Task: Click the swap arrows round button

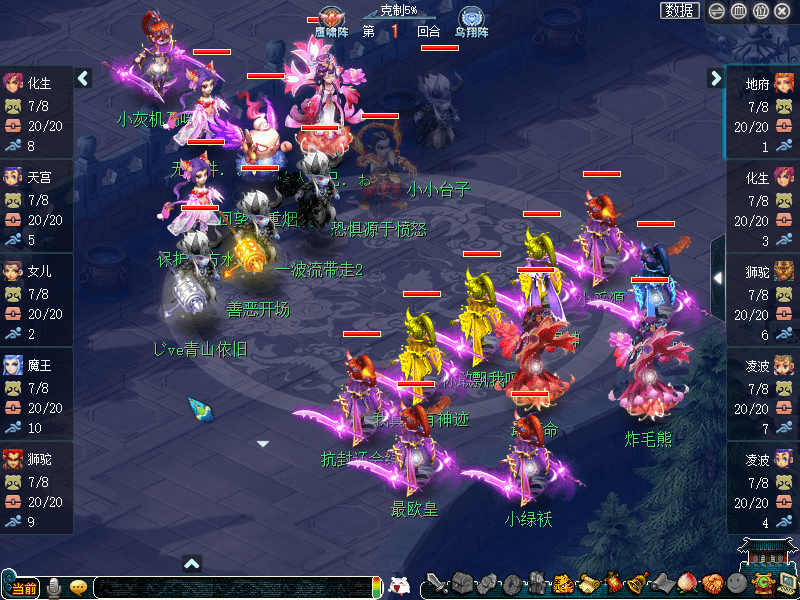Action: (716, 11)
